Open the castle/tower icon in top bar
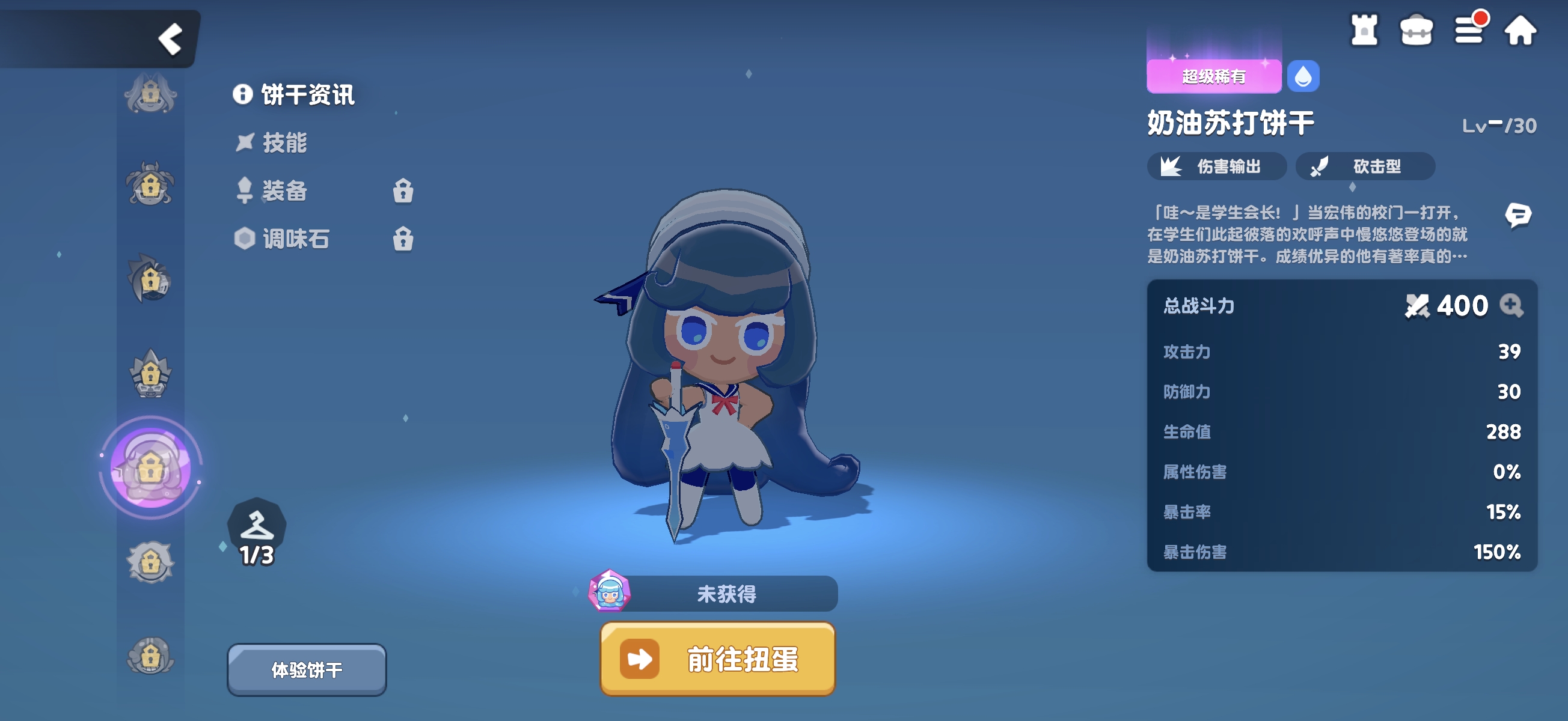 coord(1364,31)
